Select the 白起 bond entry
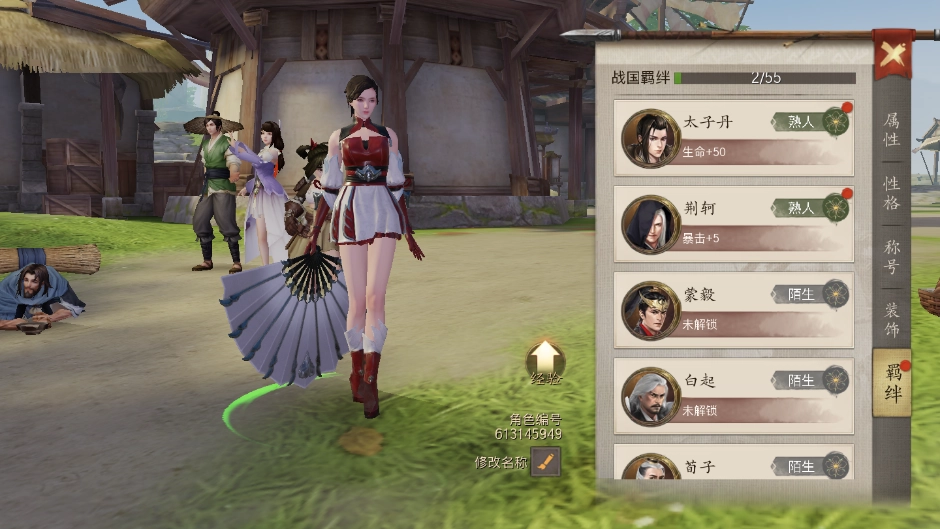The image size is (940, 529). tap(733, 395)
